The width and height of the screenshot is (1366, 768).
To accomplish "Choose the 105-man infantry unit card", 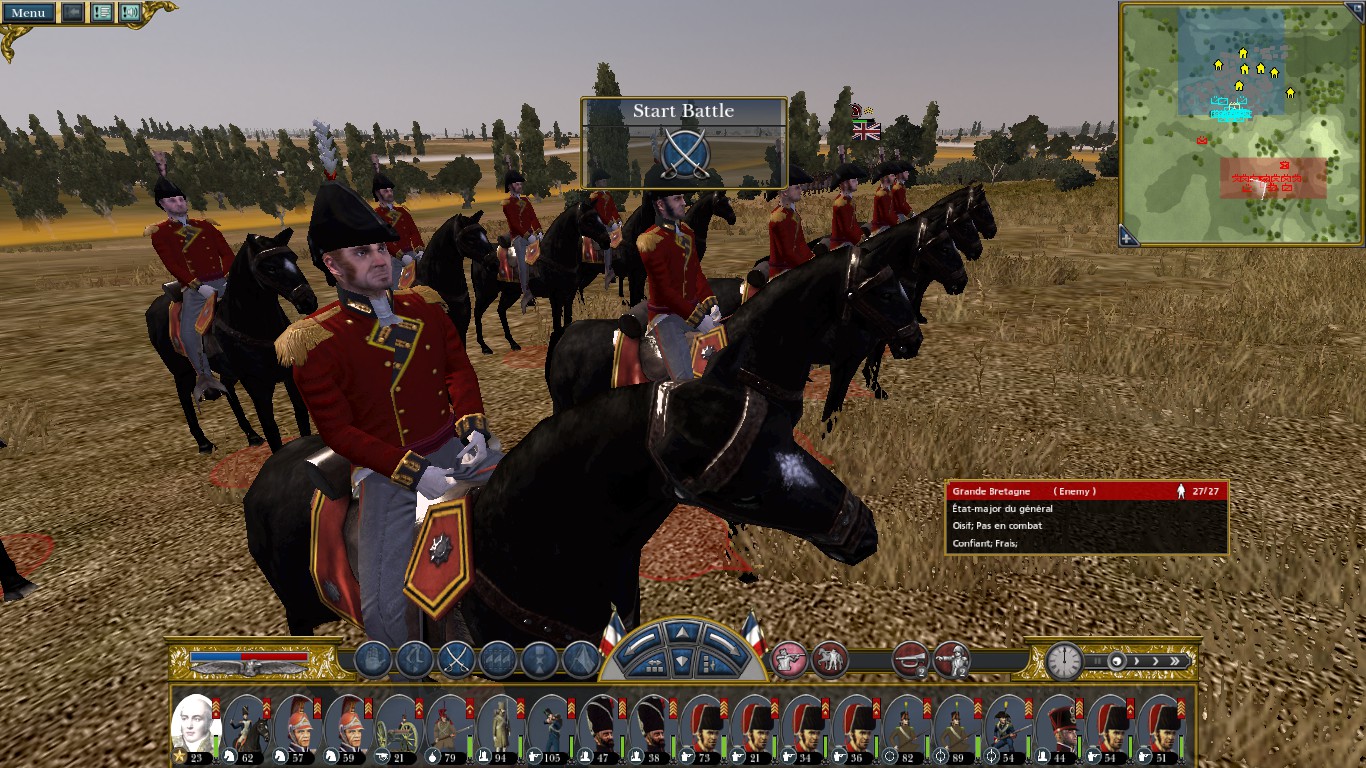I will click(552, 726).
